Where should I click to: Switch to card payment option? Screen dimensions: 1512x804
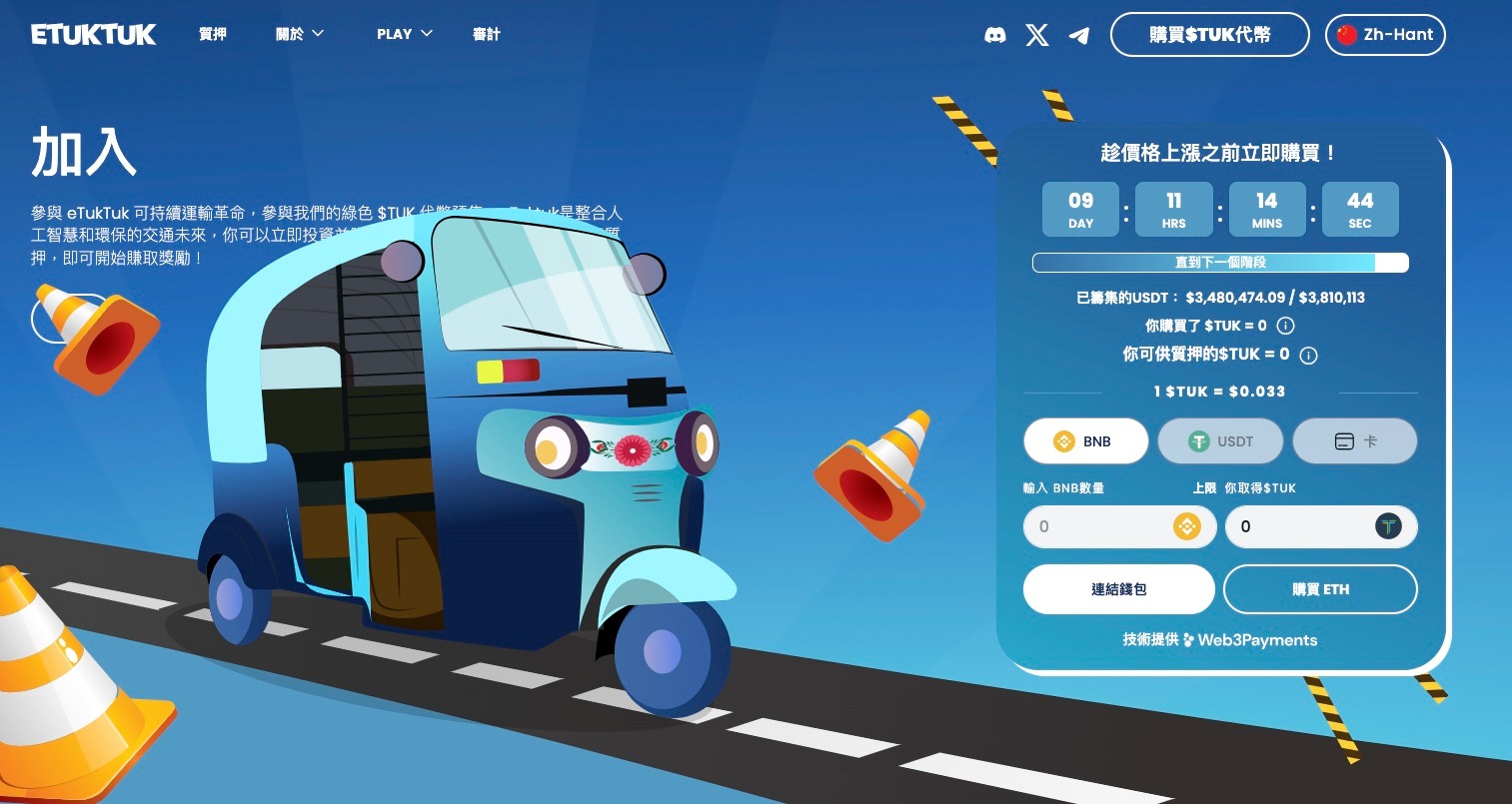(1355, 441)
